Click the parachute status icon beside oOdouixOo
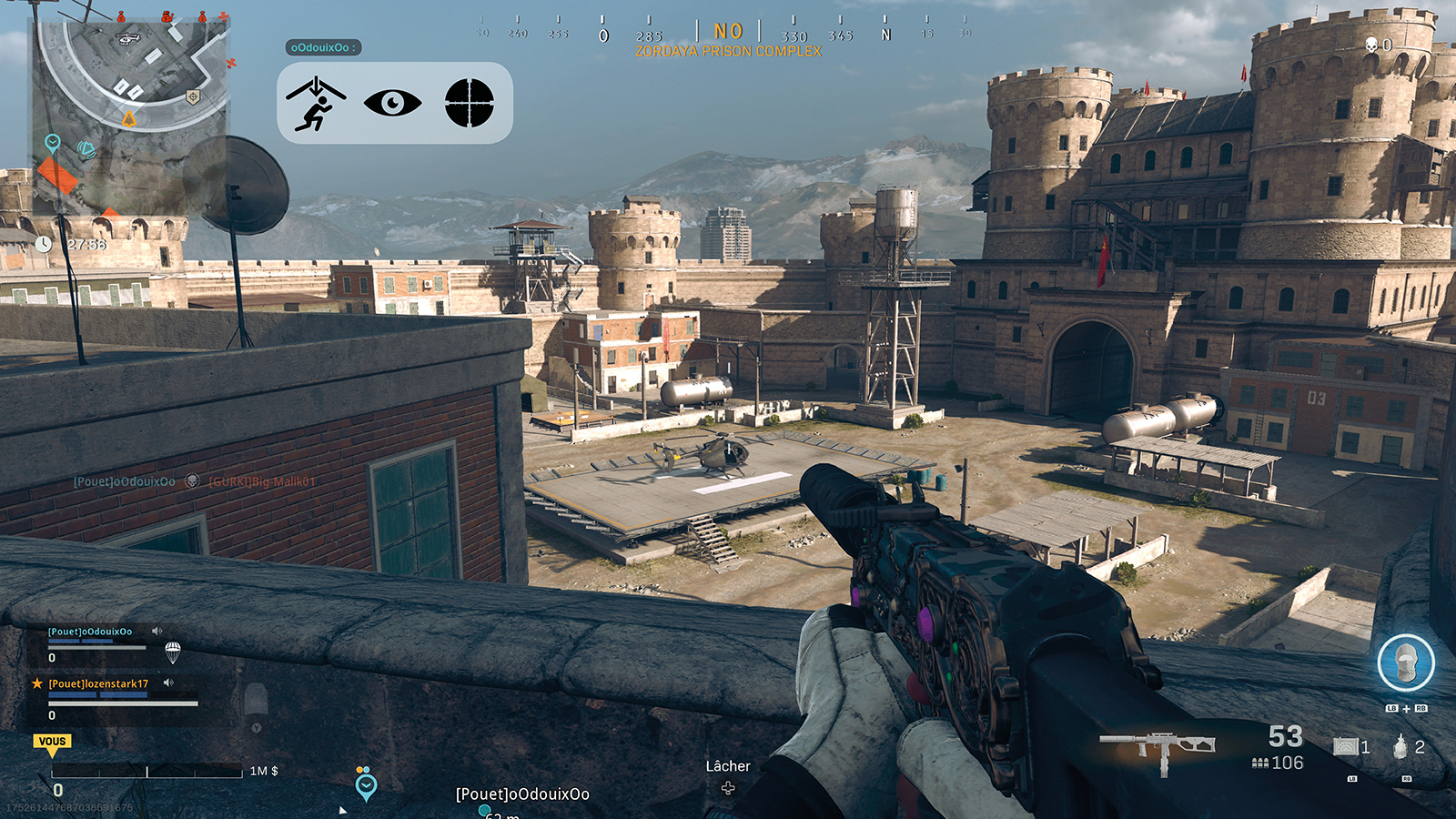Screen dimensions: 1456x819 (173, 652)
